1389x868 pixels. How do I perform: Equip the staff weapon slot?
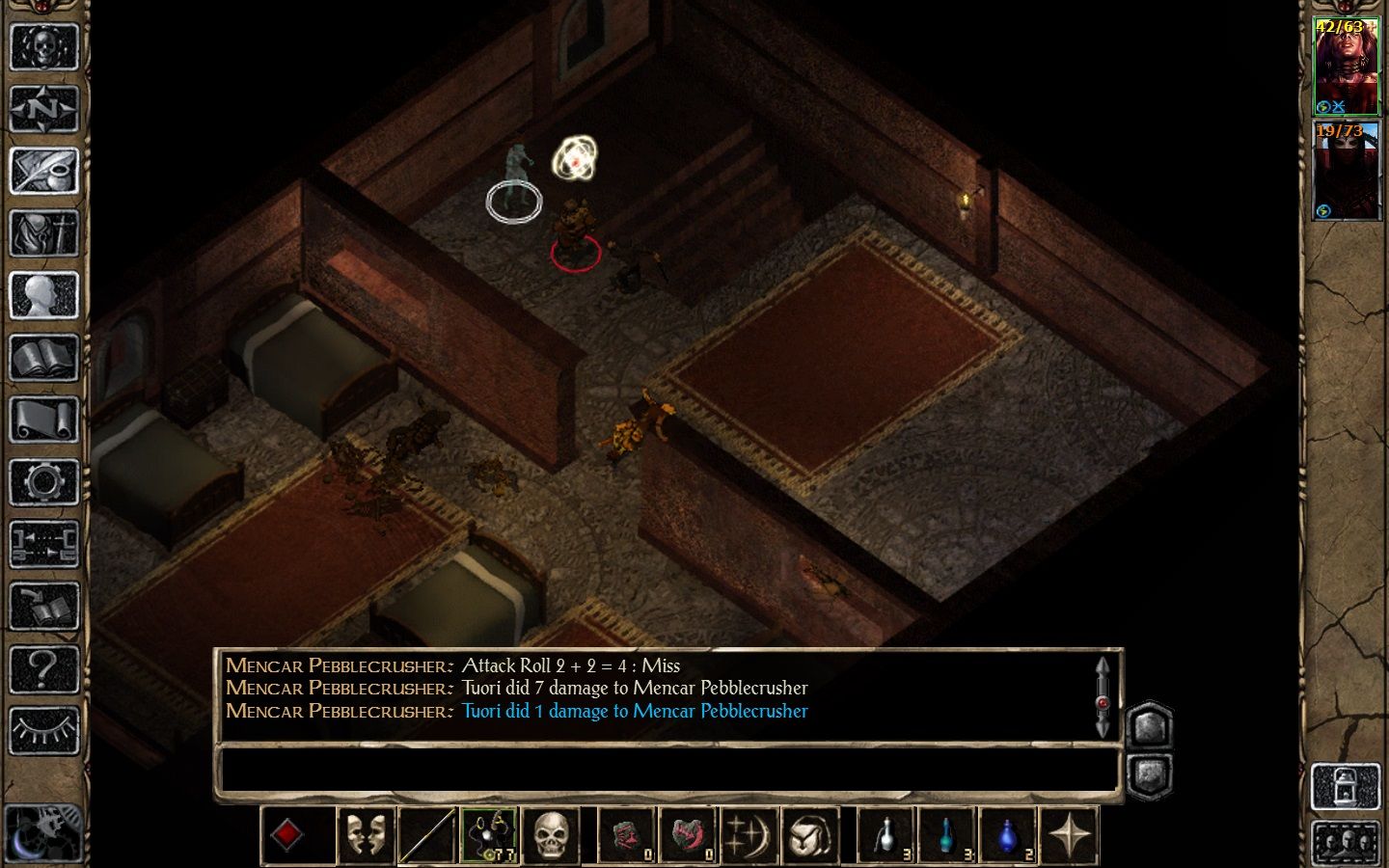pos(427,835)
